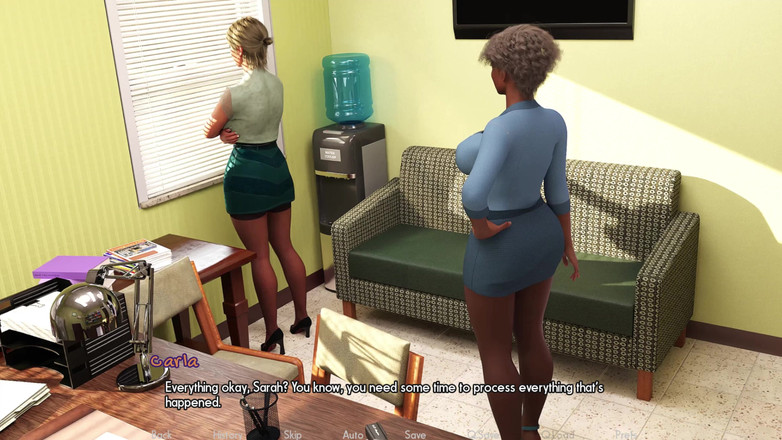Open the dialogue History log
782x440 pixels.
228,435
